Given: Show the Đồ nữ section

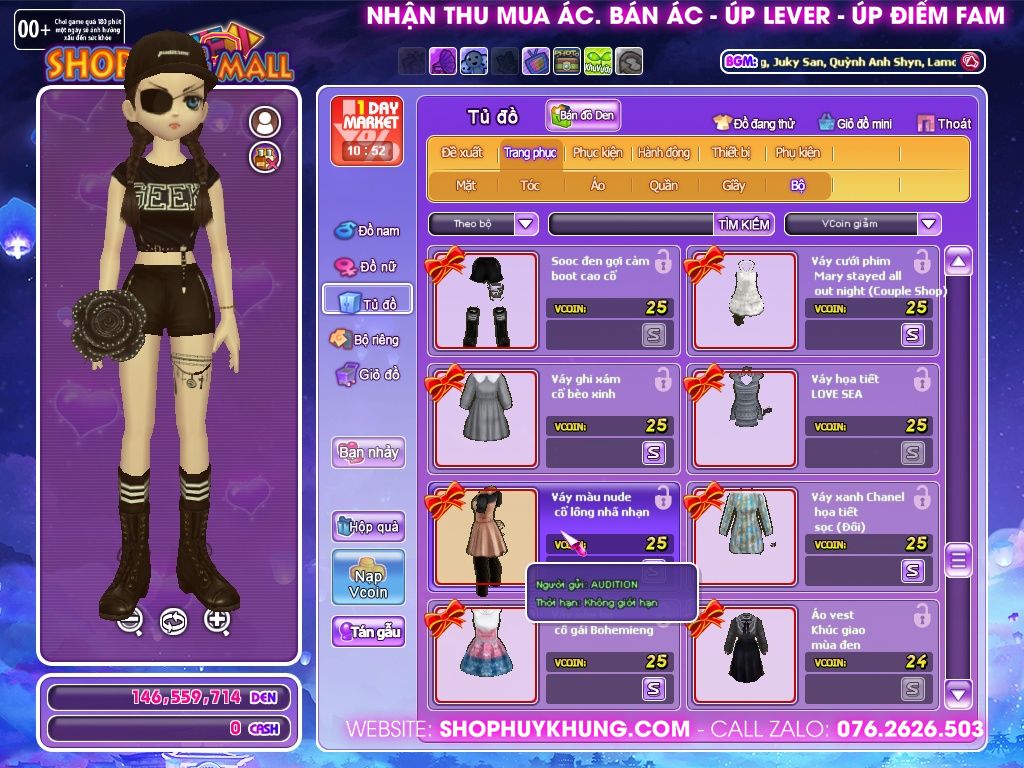Looking at the screenshot, I should [366, 267].
